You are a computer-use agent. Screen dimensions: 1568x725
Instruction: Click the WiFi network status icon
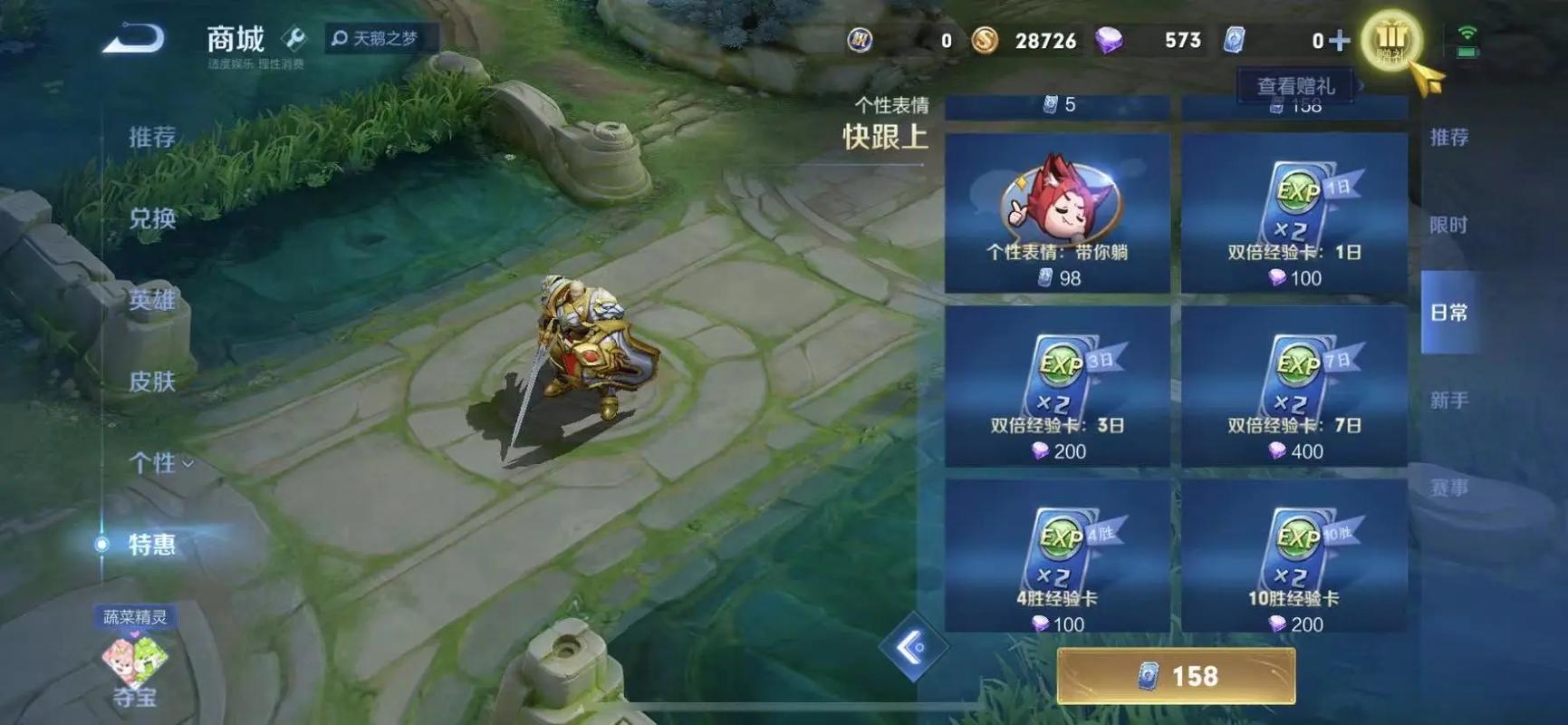point(1467,30)
